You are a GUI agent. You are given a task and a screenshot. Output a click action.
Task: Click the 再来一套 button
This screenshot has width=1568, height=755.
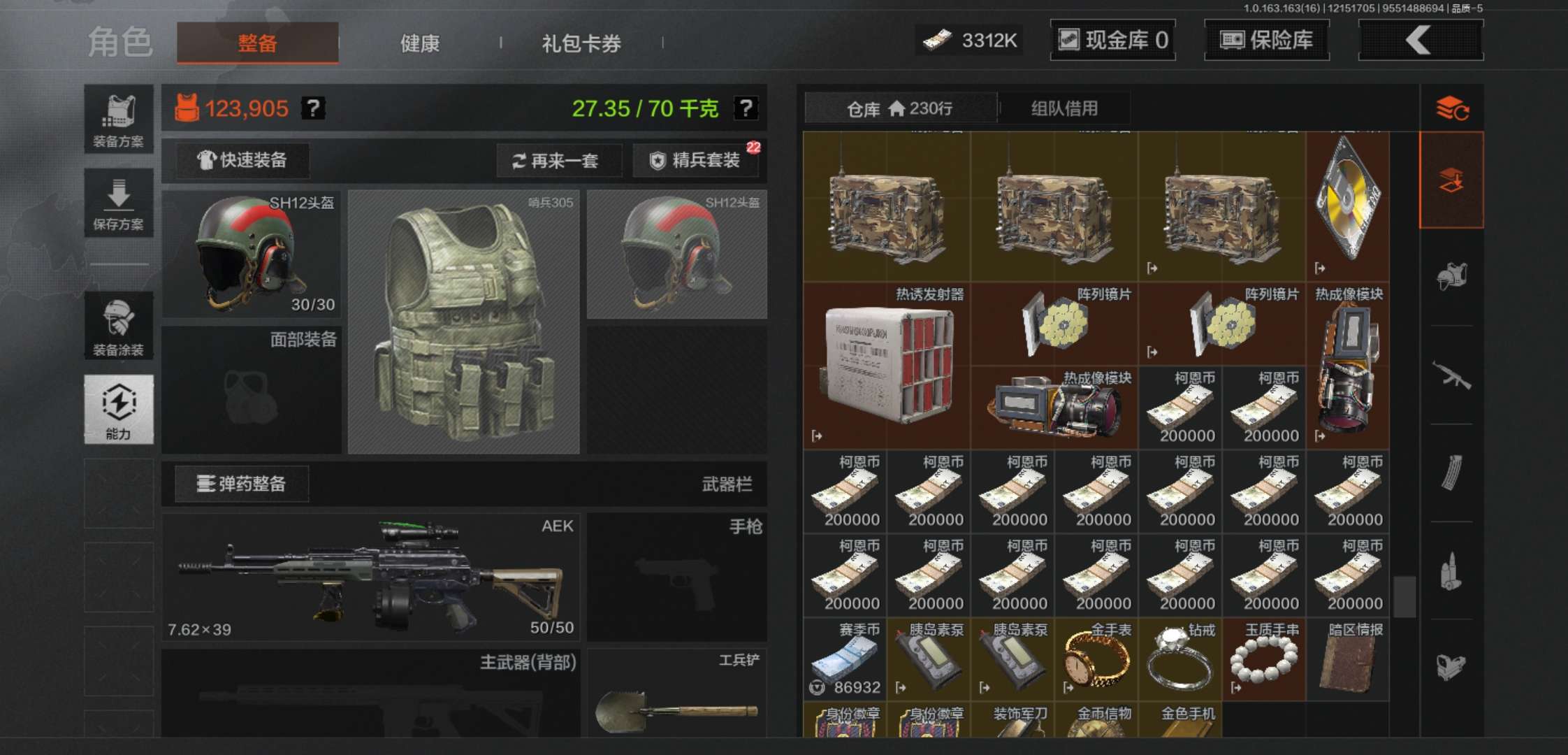tap(558, 161)
